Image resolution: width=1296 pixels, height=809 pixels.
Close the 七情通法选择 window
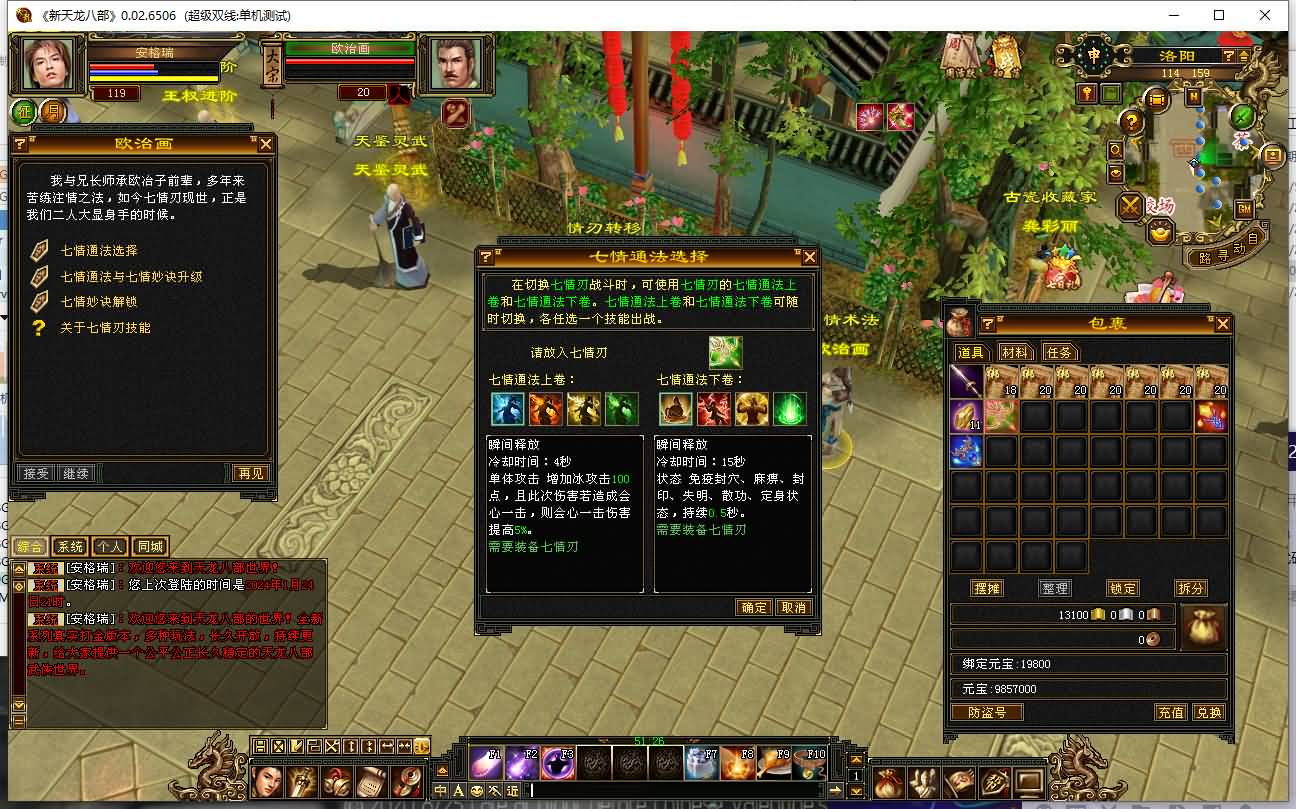pos(810,257)
